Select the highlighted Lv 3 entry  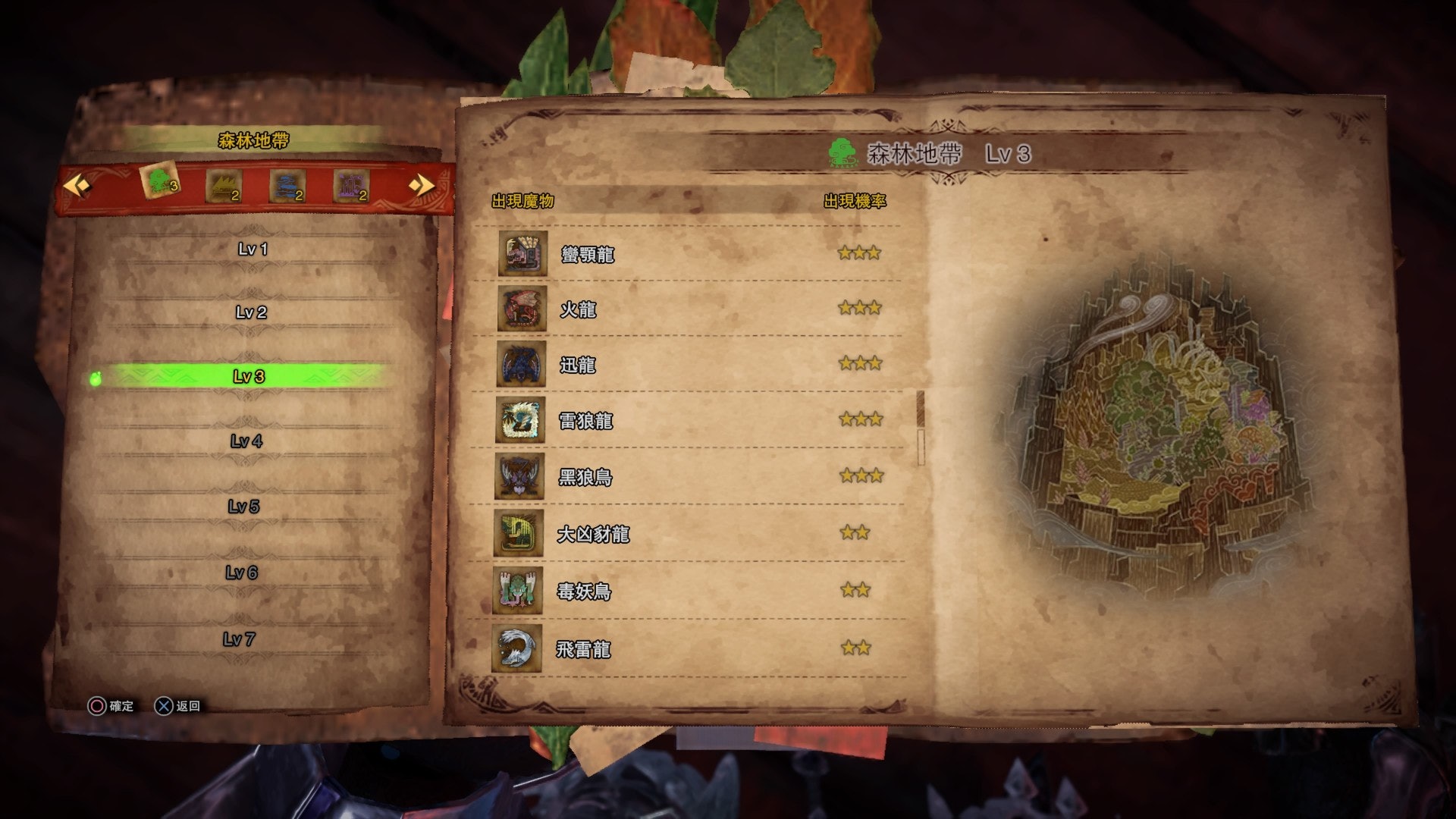[x=250, y=375]
